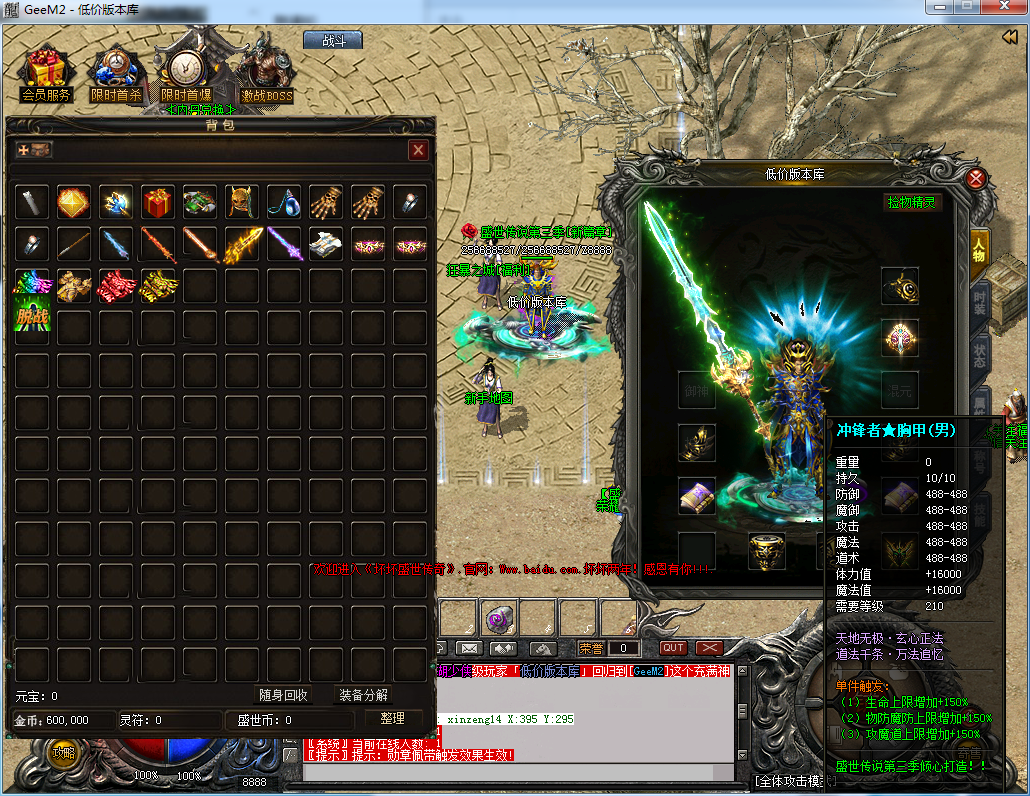Close the character equipment panel

pyautogui.click(x=977, y=179)
